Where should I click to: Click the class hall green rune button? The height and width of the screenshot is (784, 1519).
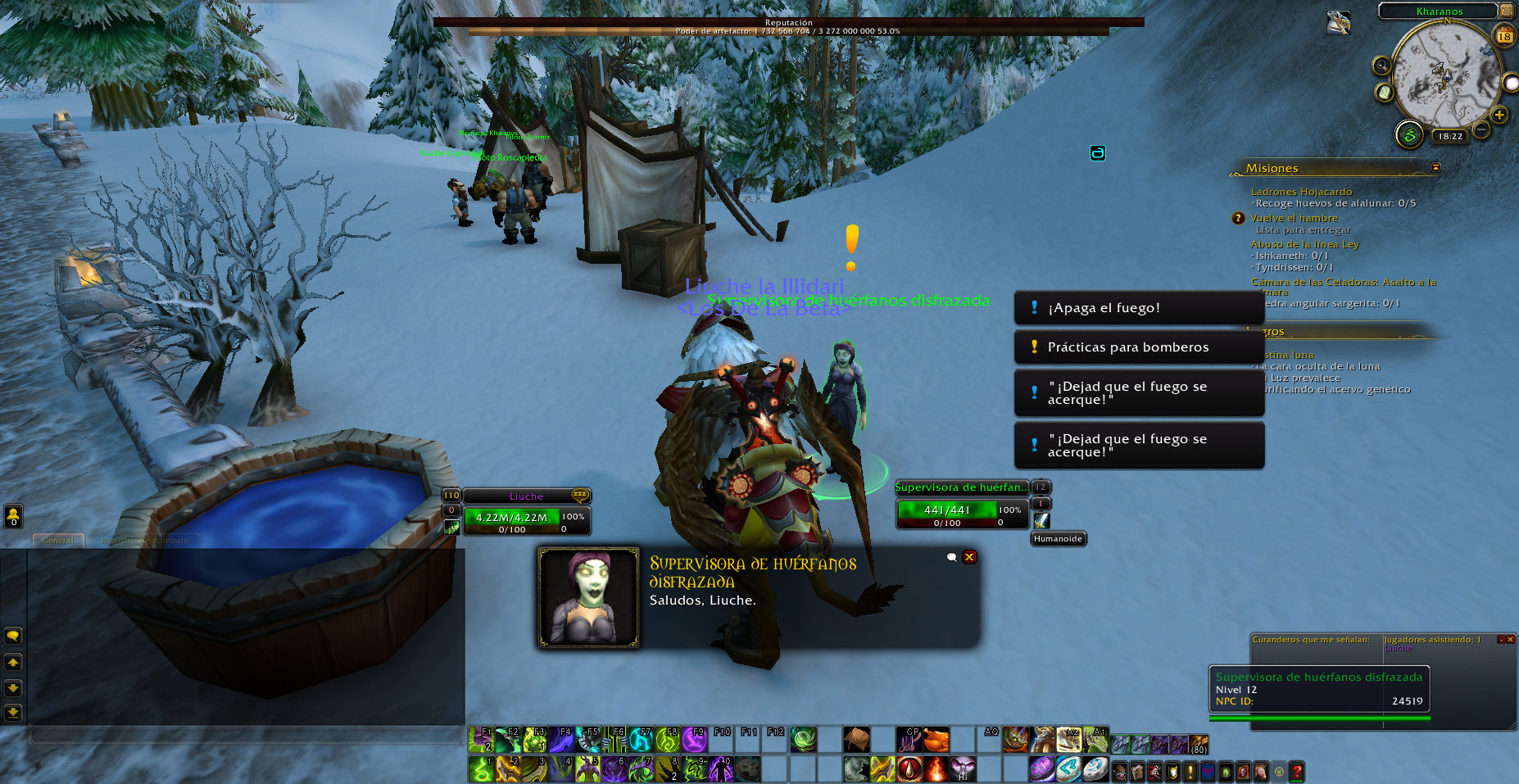click(x=1409, y=134)
